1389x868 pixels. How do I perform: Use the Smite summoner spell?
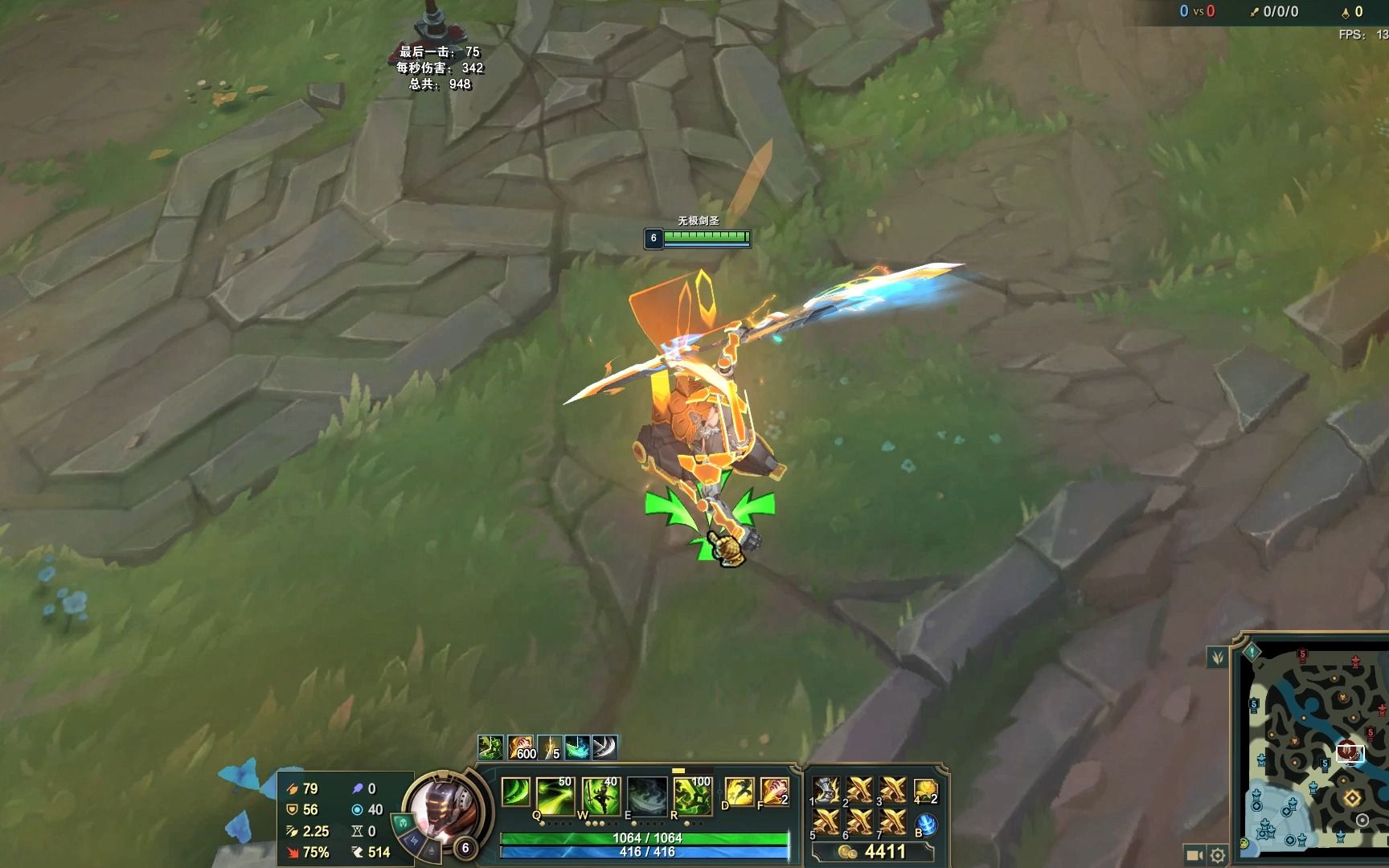point(774,792)
